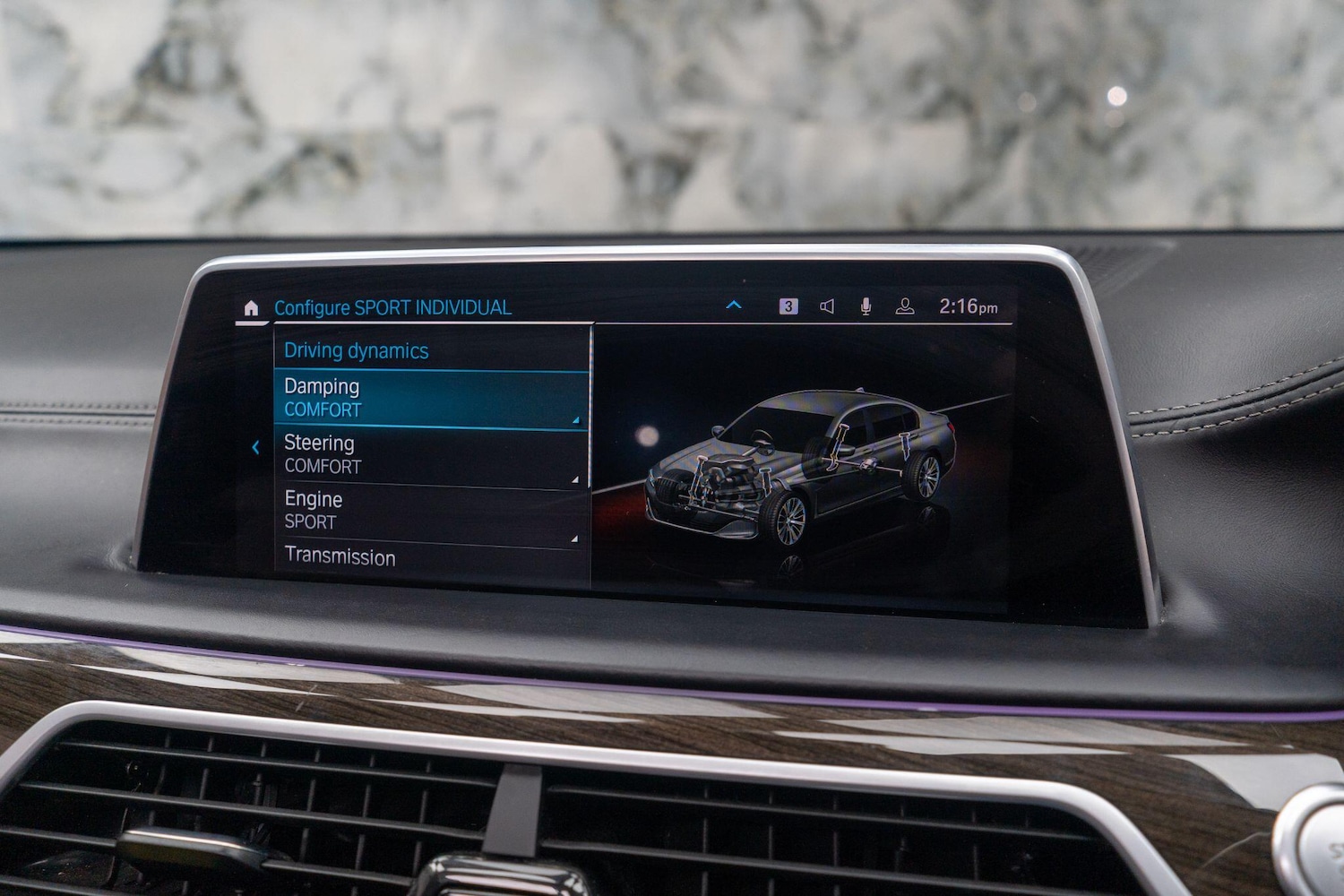Expand the Damping options triangle

coord(576,418)
